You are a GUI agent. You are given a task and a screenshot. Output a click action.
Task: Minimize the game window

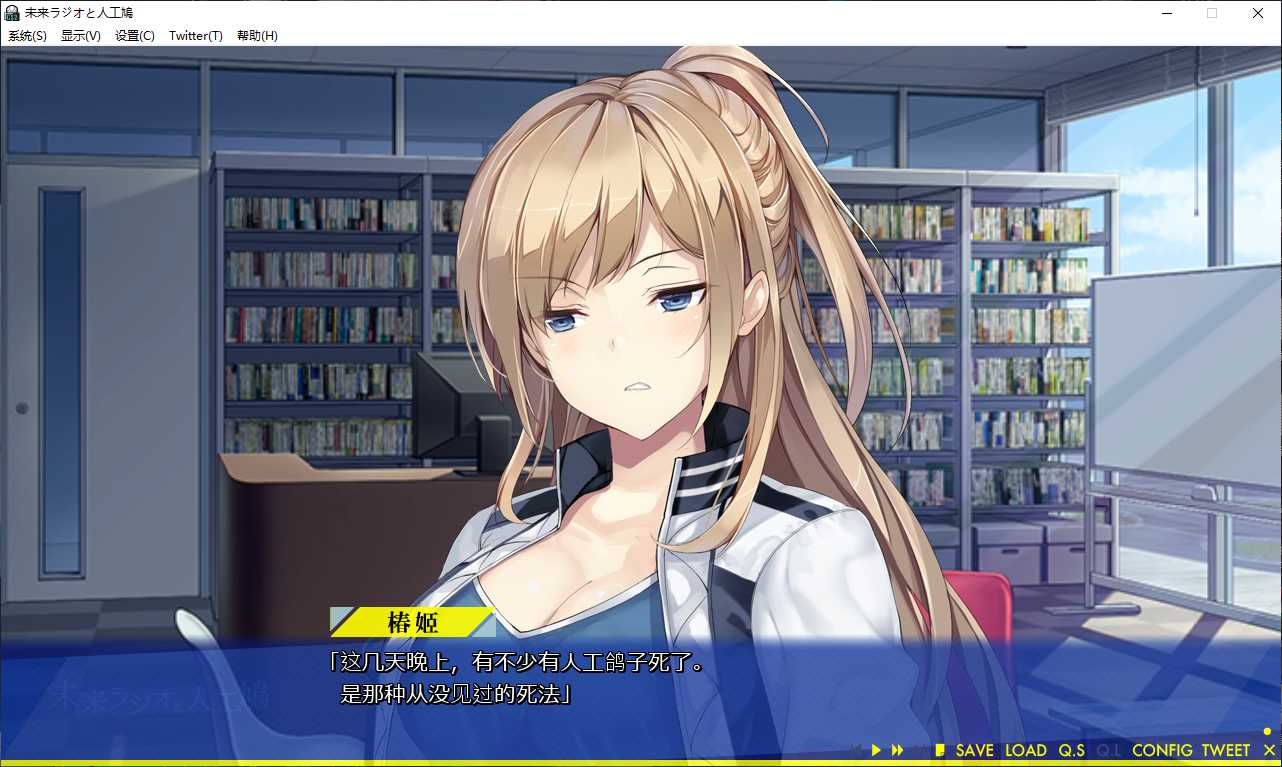[x=1166, y=13]
